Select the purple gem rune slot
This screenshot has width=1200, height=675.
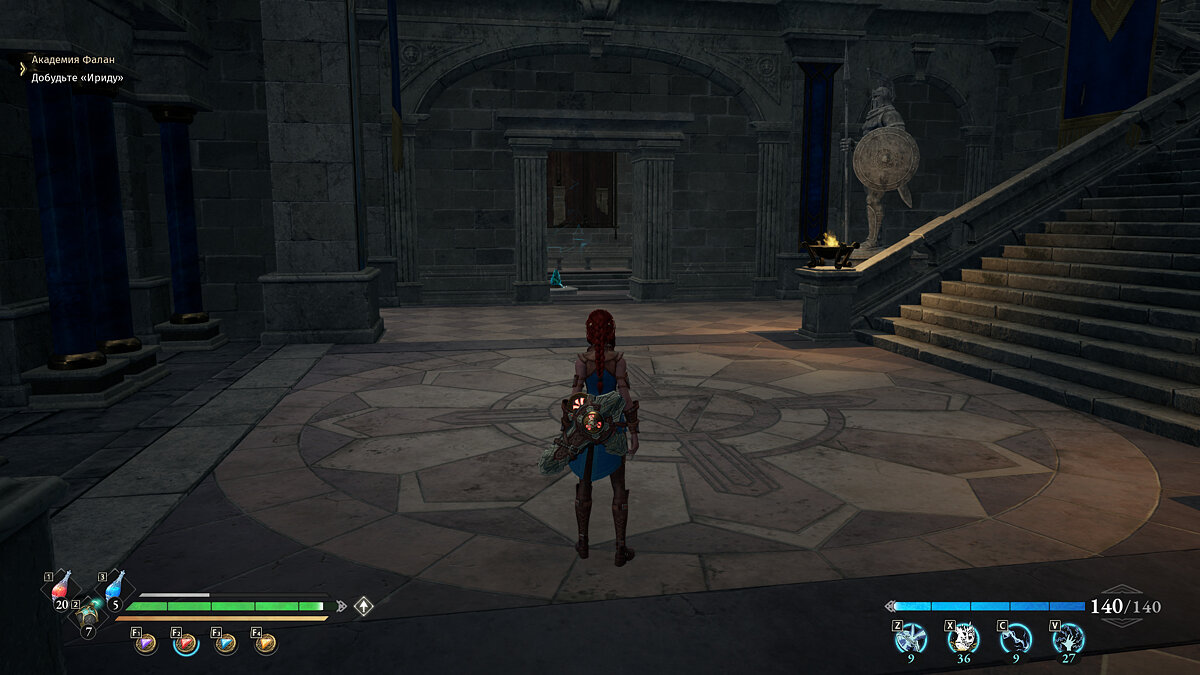click(146, 644)
